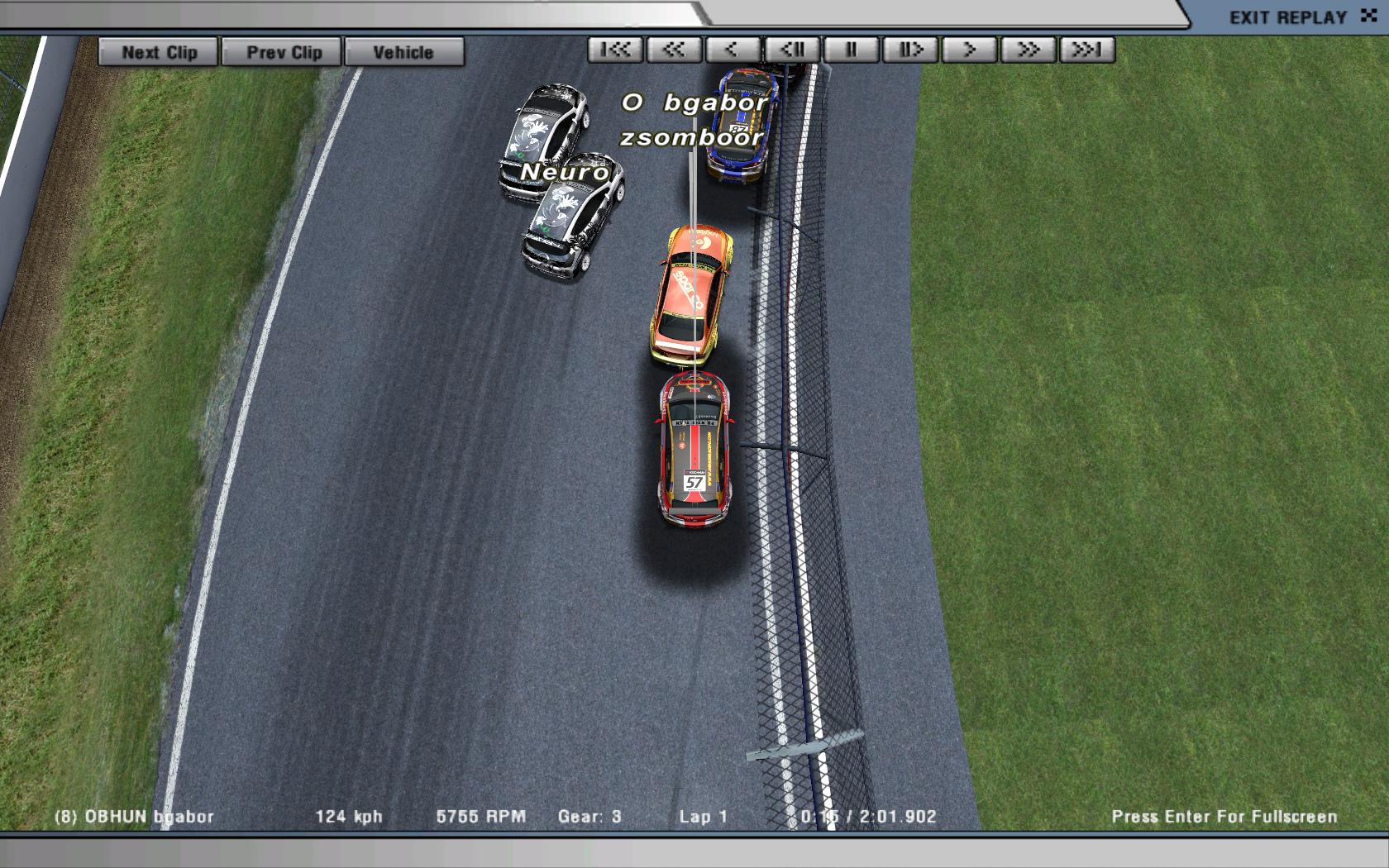Fast rewind the replay
The width and height of the screenshot is (1389, 868).
pos(674,50)
